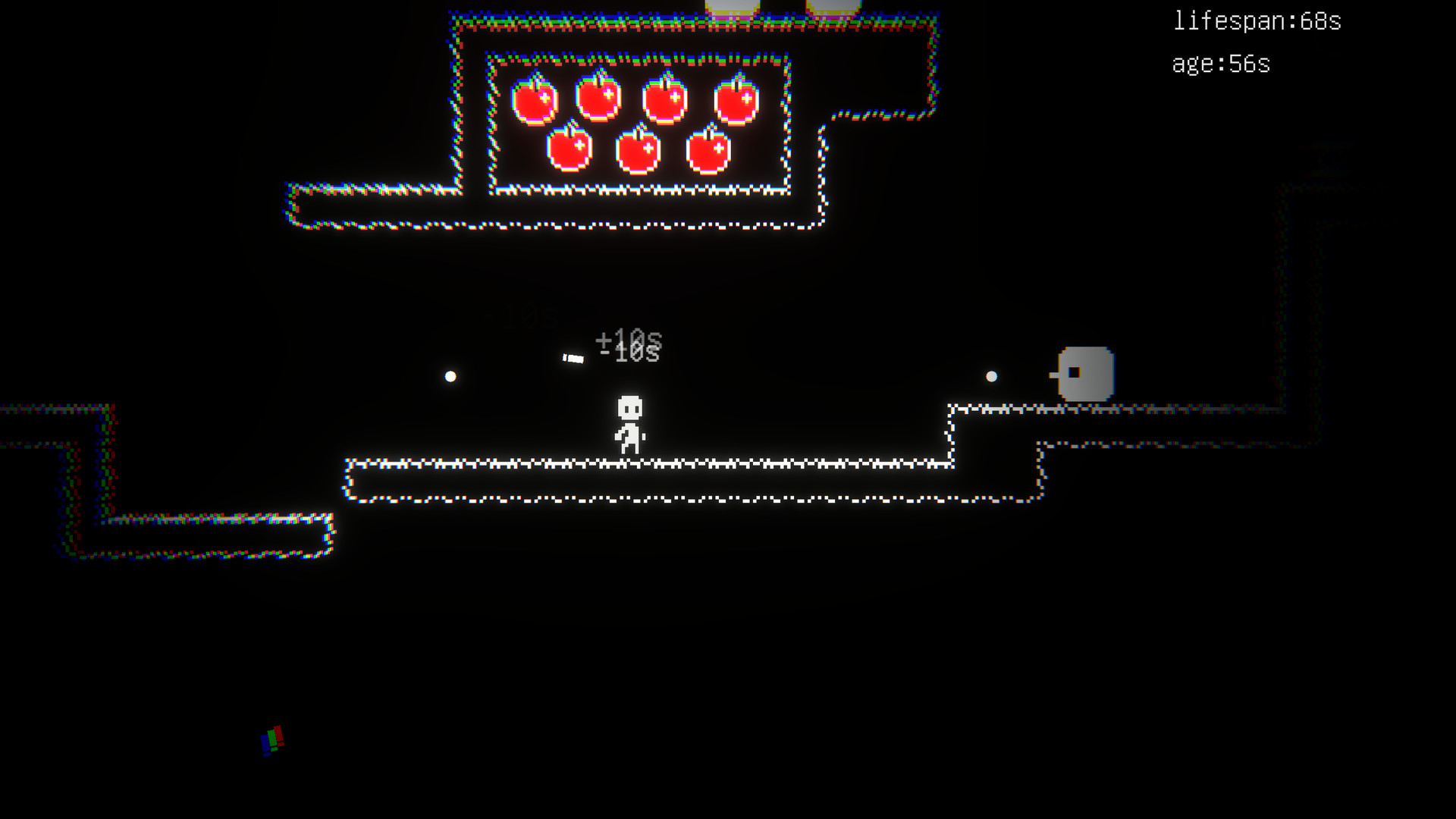Click the creature's small gray nose protrusion
Image resolution: width=1456 pixels, height=819 pixels.
point(1053,375)
